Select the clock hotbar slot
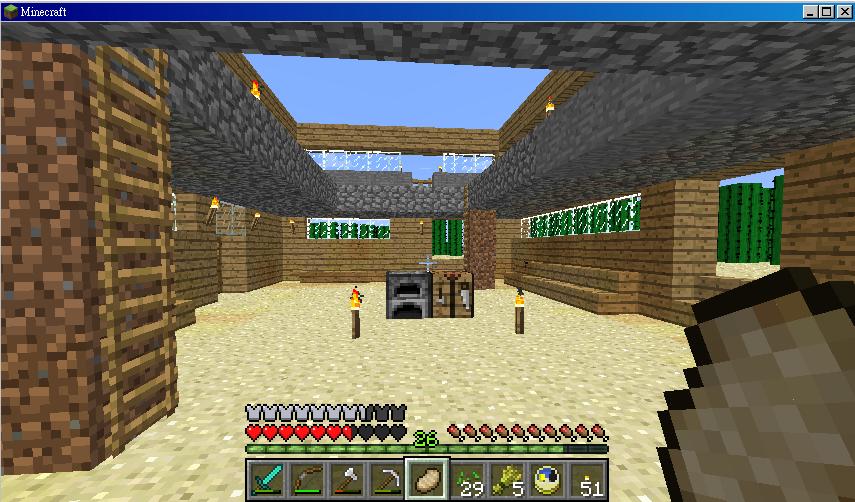Image resolution: width=855 pixels, height=502 pixels. coord(546,478)
